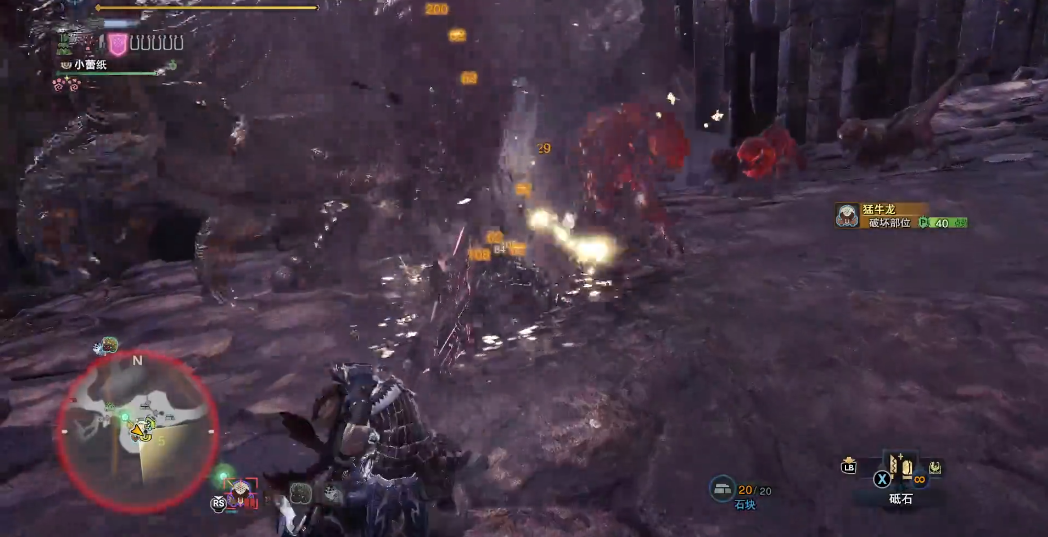Select the pink shield charge blade icon
1048x537 pixels.
[x=118, y=43]
